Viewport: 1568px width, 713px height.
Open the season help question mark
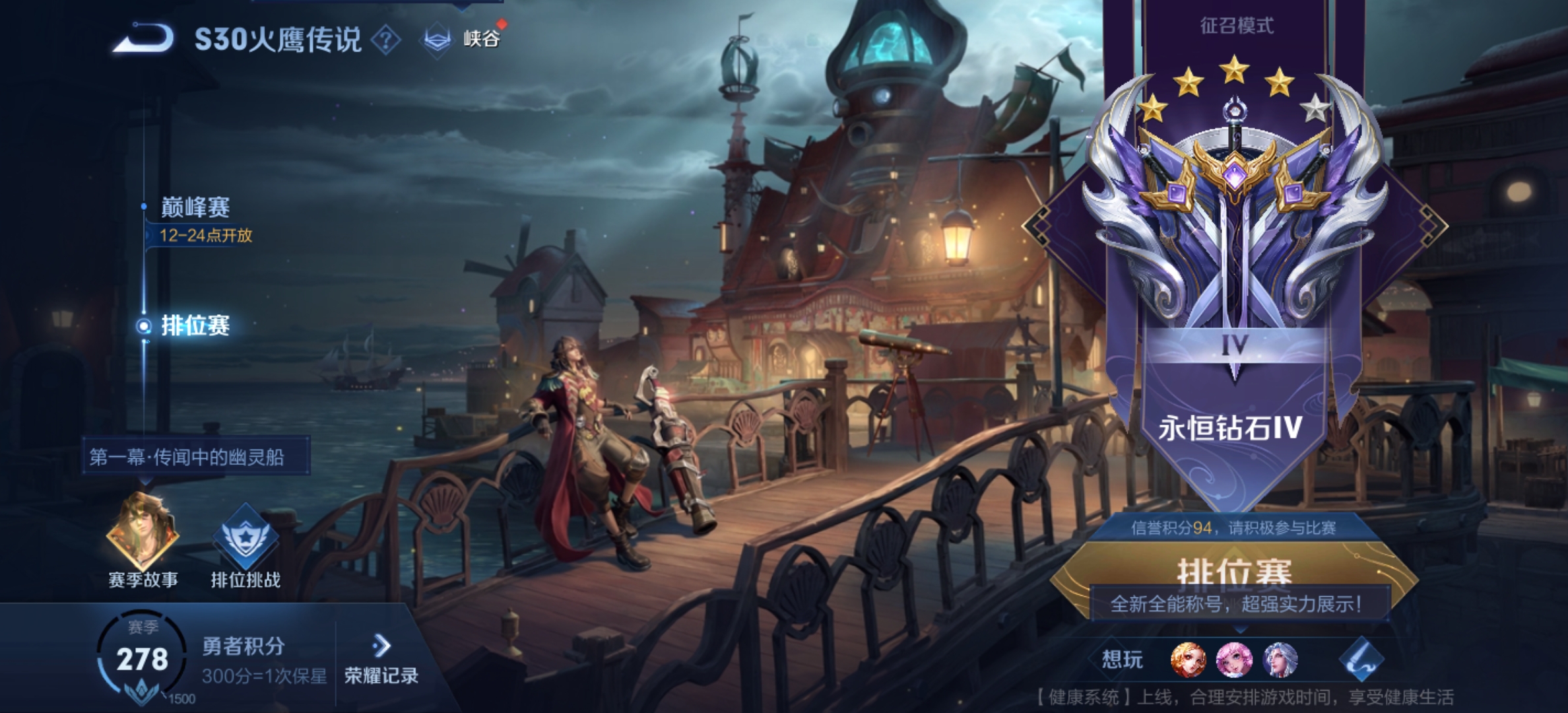(386, 41)
